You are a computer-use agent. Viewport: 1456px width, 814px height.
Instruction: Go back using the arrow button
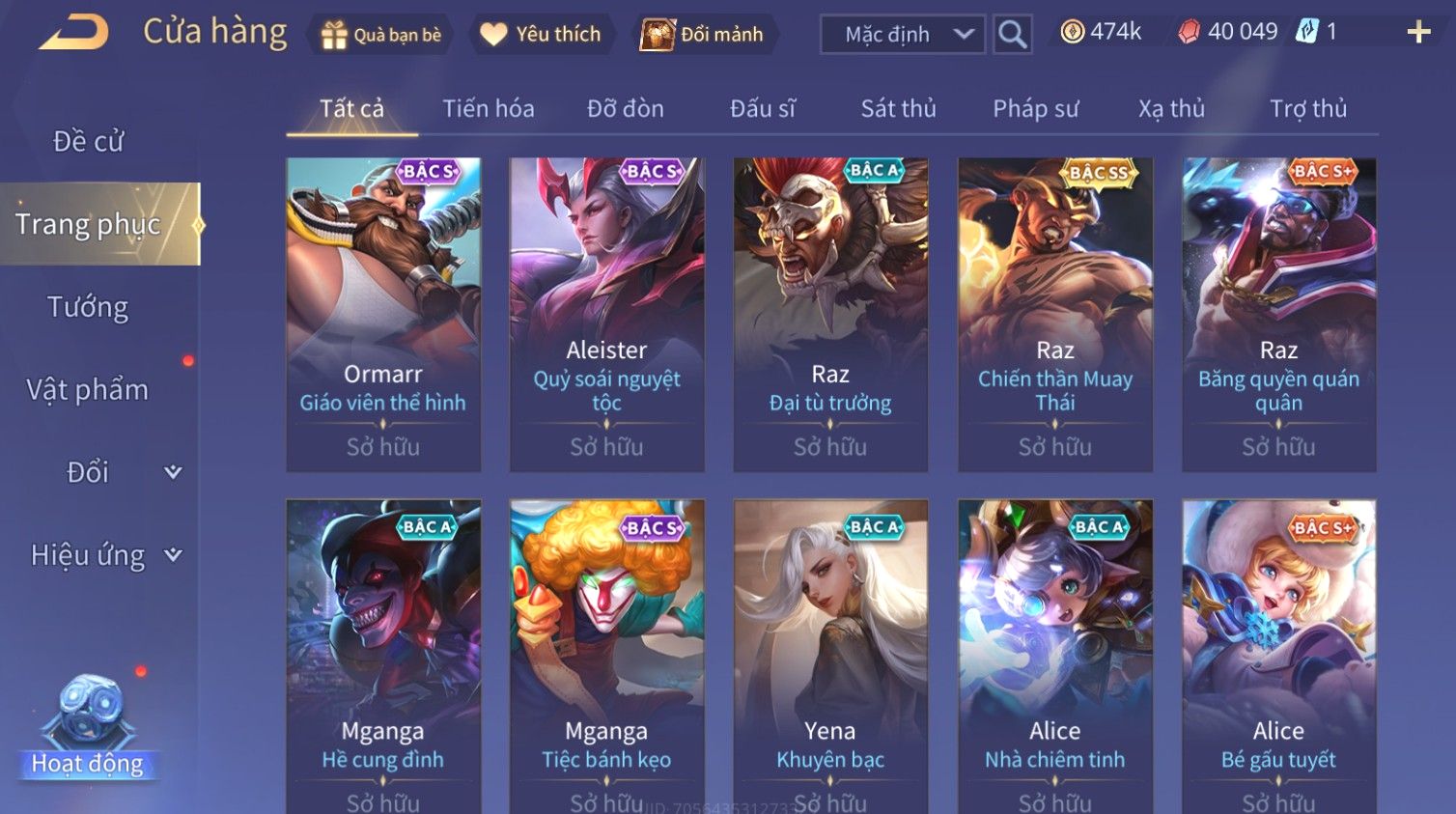pyautogui.click(x=73, y=33)
